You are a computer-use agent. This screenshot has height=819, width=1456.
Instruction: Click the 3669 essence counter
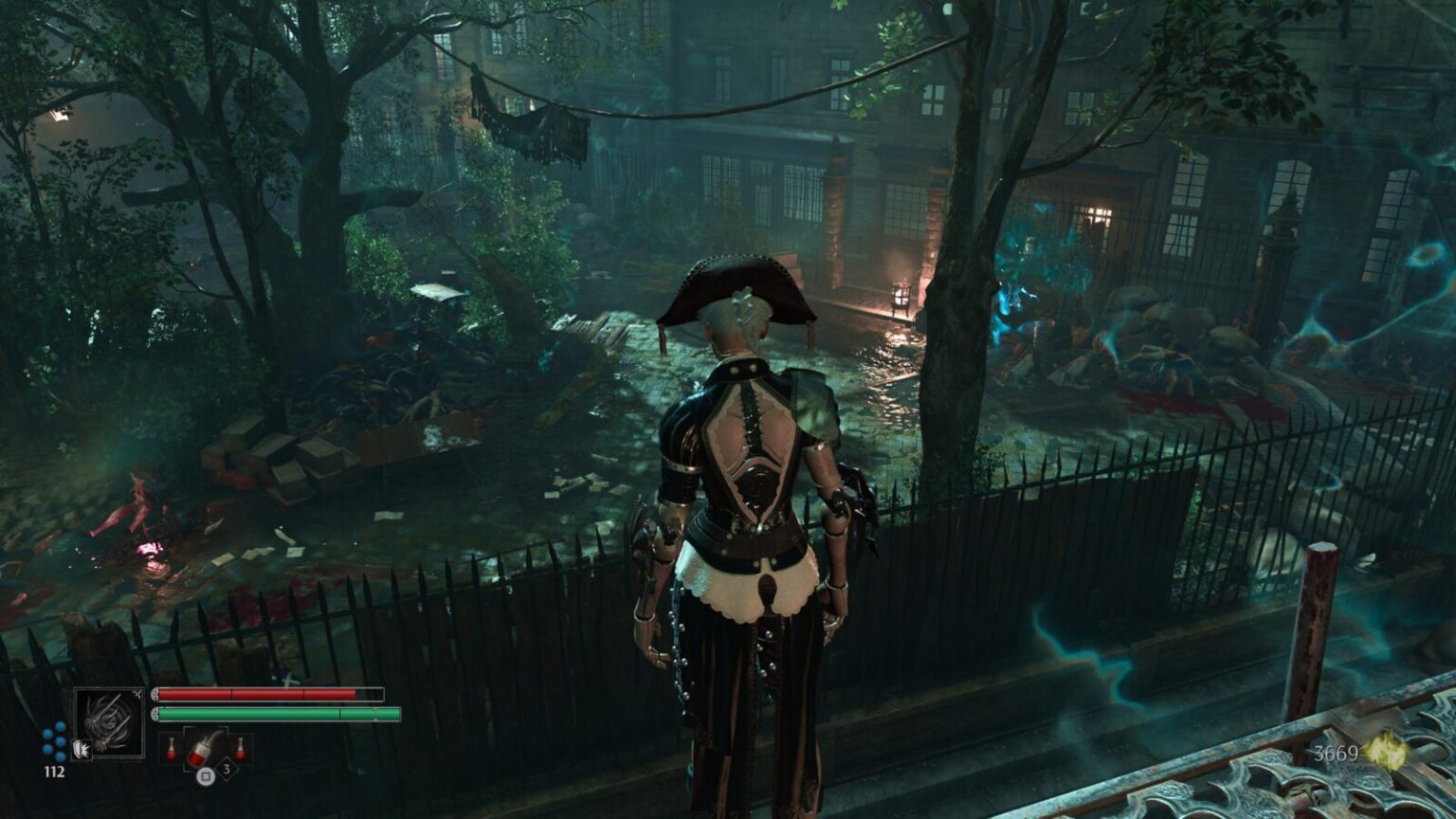(1337, 754)
